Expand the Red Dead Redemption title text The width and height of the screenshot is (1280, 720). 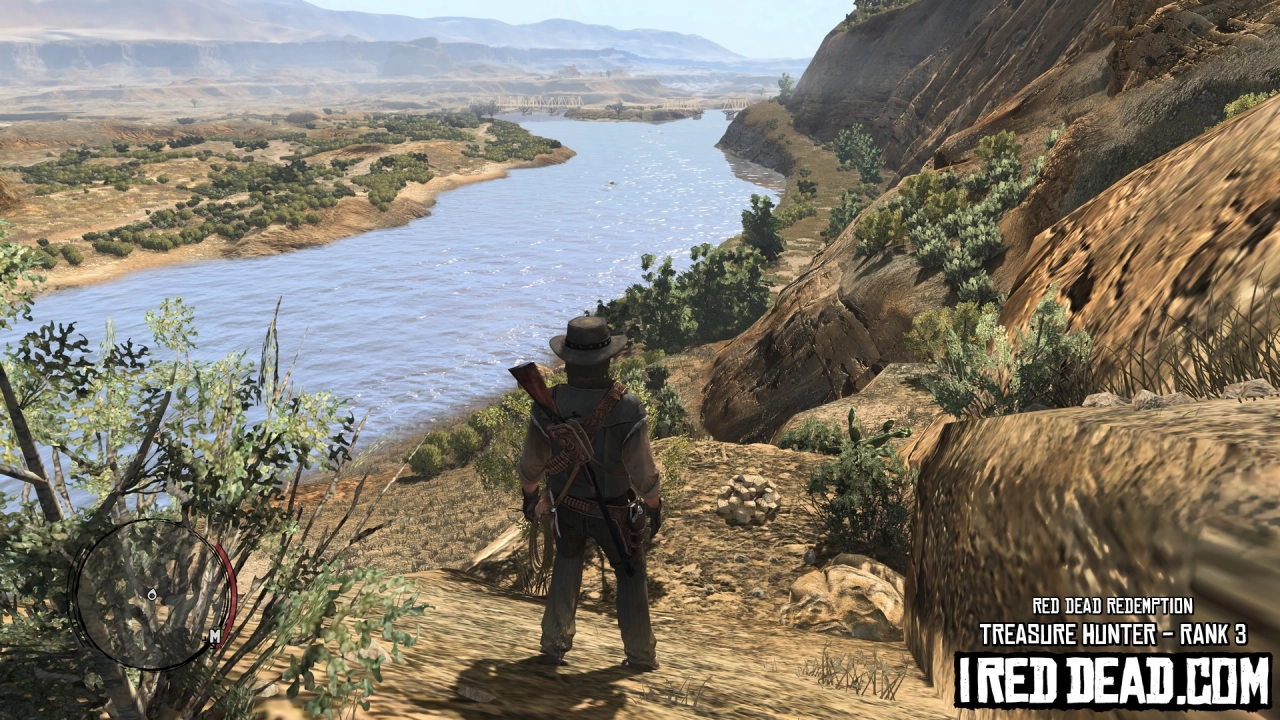(x=1113, y=604)
